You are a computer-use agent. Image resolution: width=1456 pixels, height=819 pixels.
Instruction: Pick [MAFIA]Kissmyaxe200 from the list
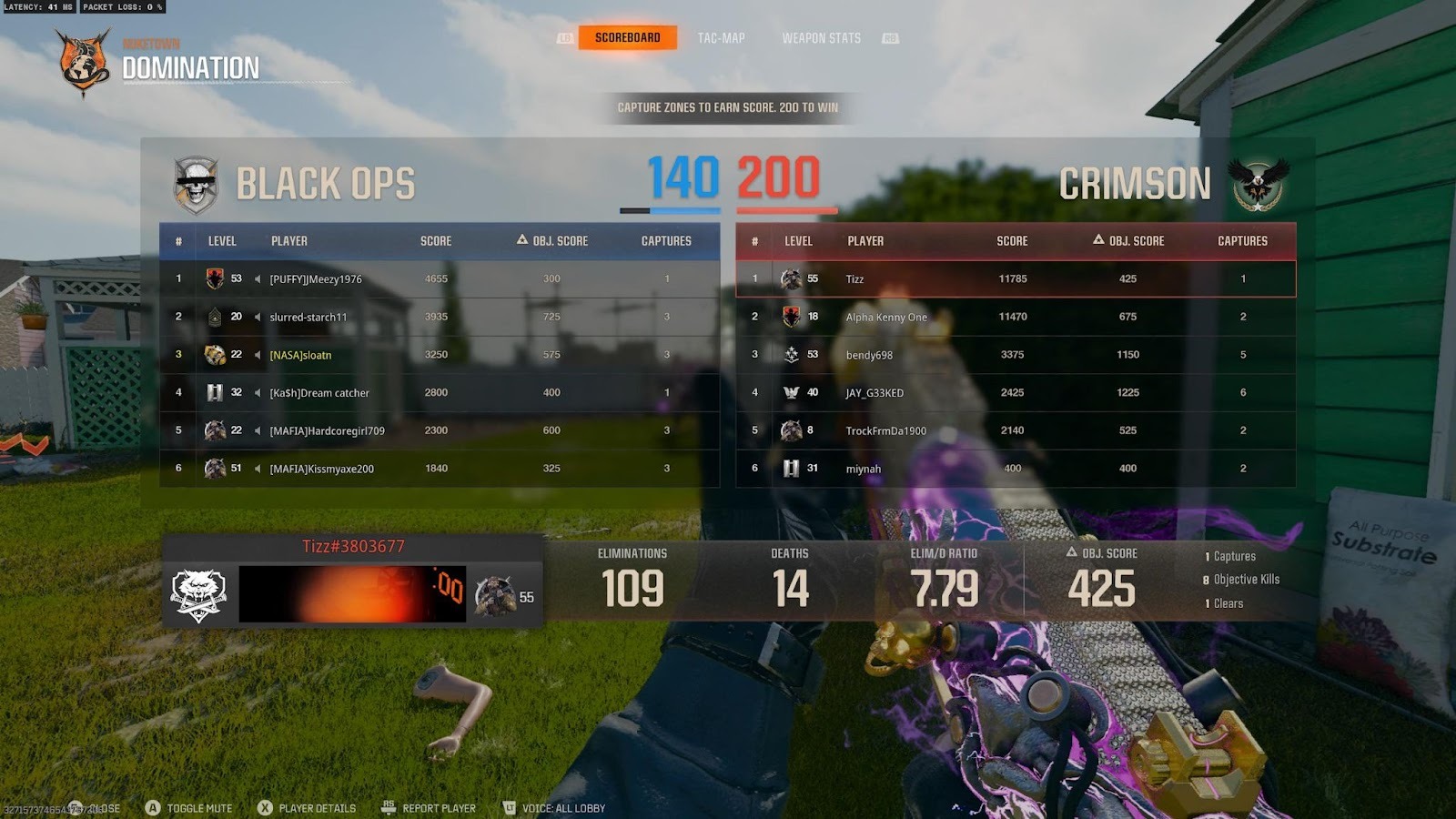click(x=321, y=469)
